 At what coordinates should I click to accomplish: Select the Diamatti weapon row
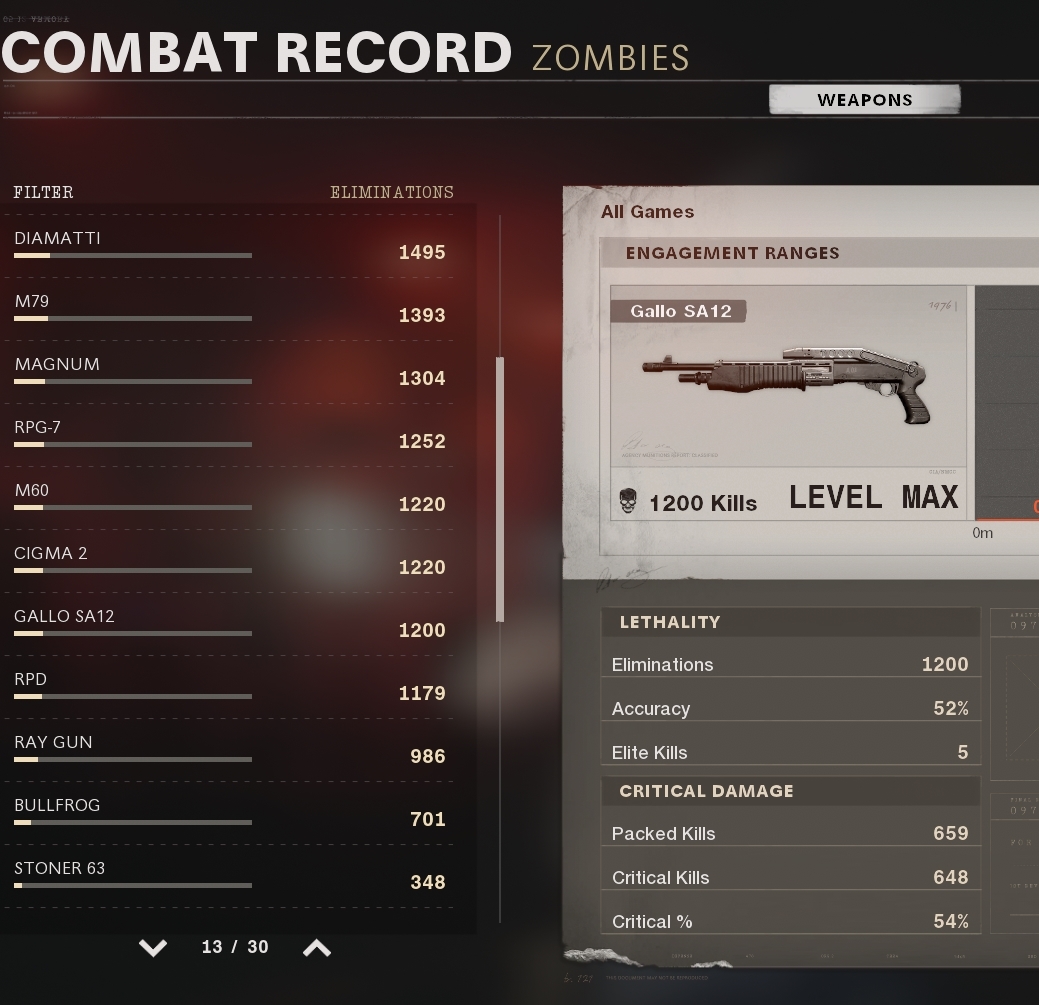coord(230,246)
